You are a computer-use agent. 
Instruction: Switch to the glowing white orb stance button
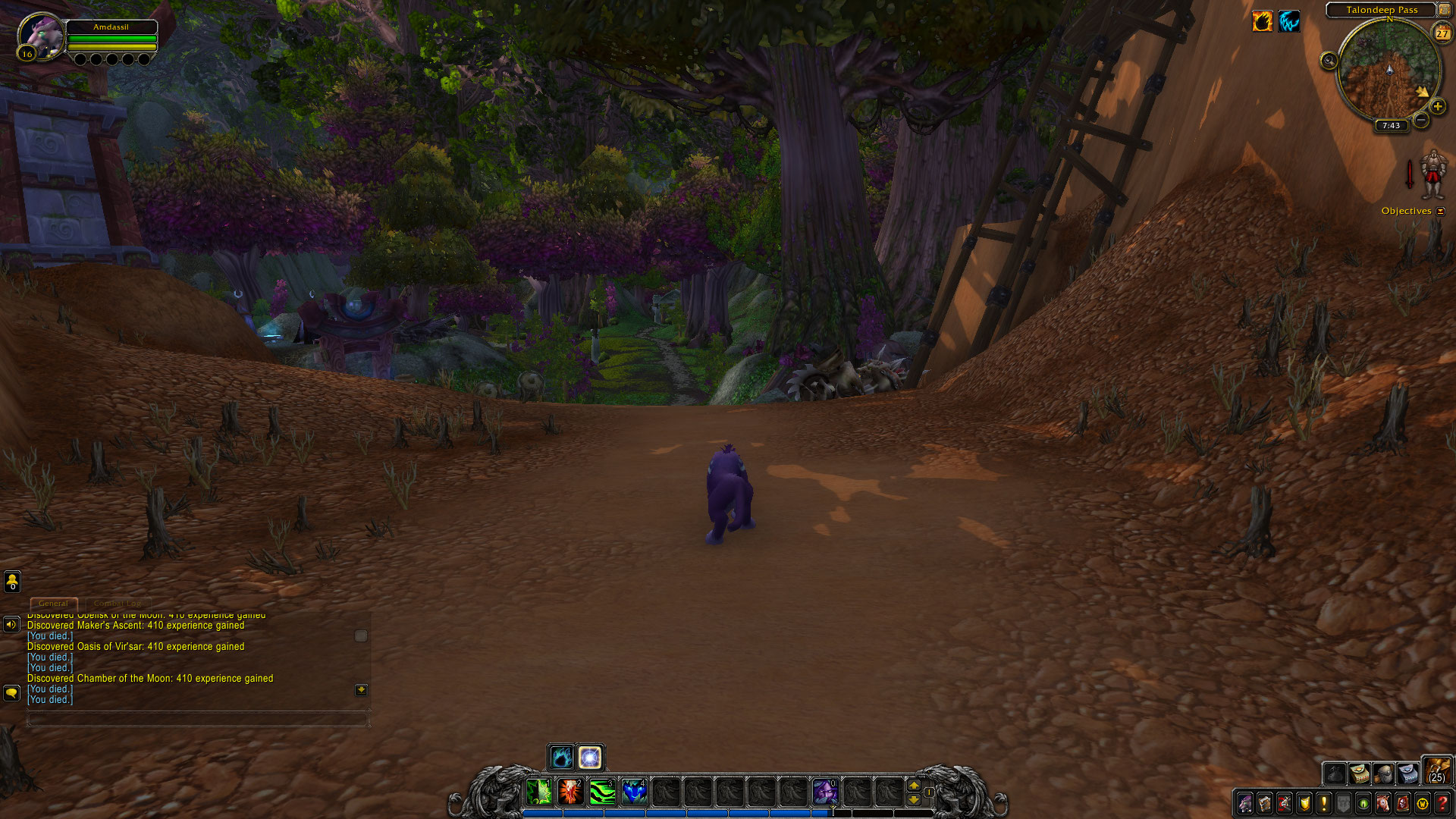pos(590,757)
